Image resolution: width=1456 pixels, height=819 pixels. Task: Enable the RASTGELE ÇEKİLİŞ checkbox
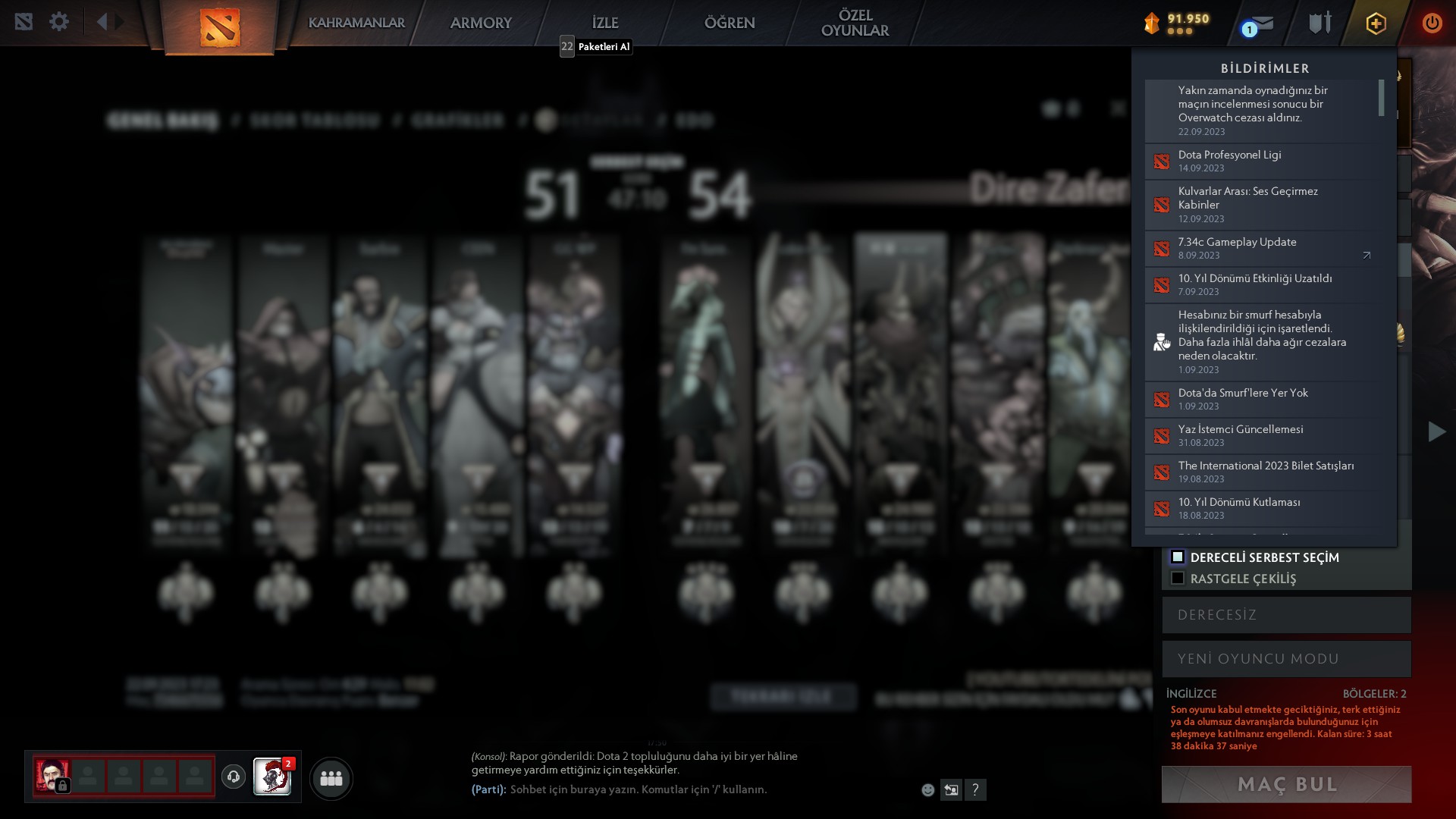pyautogui.click(x=1178, y=578)
